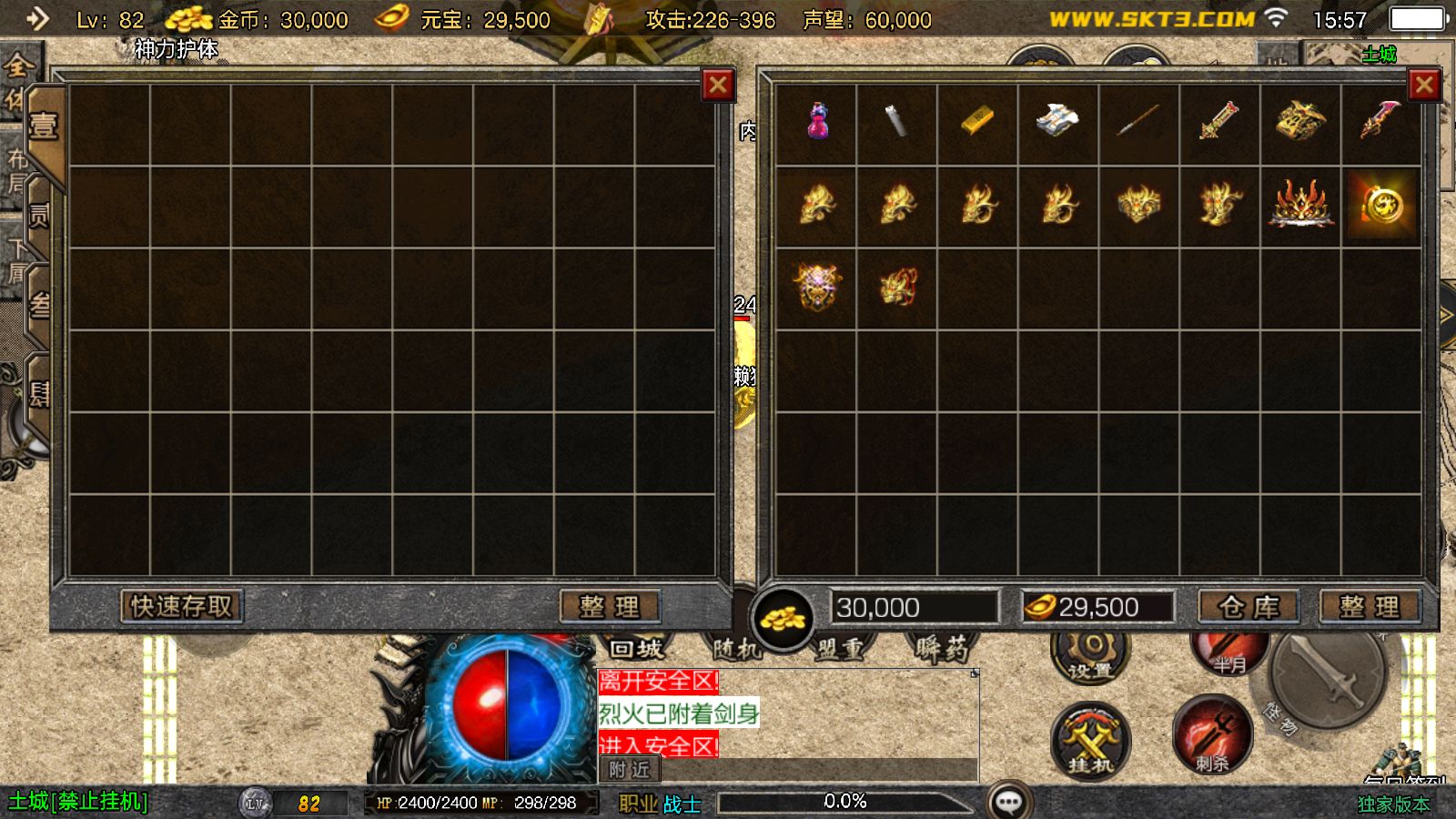Image resolution: width=1456 pixels, height=819 pixels.
Task: Choose the golden armor chestpiece
Action: [x=1300, y=121]
